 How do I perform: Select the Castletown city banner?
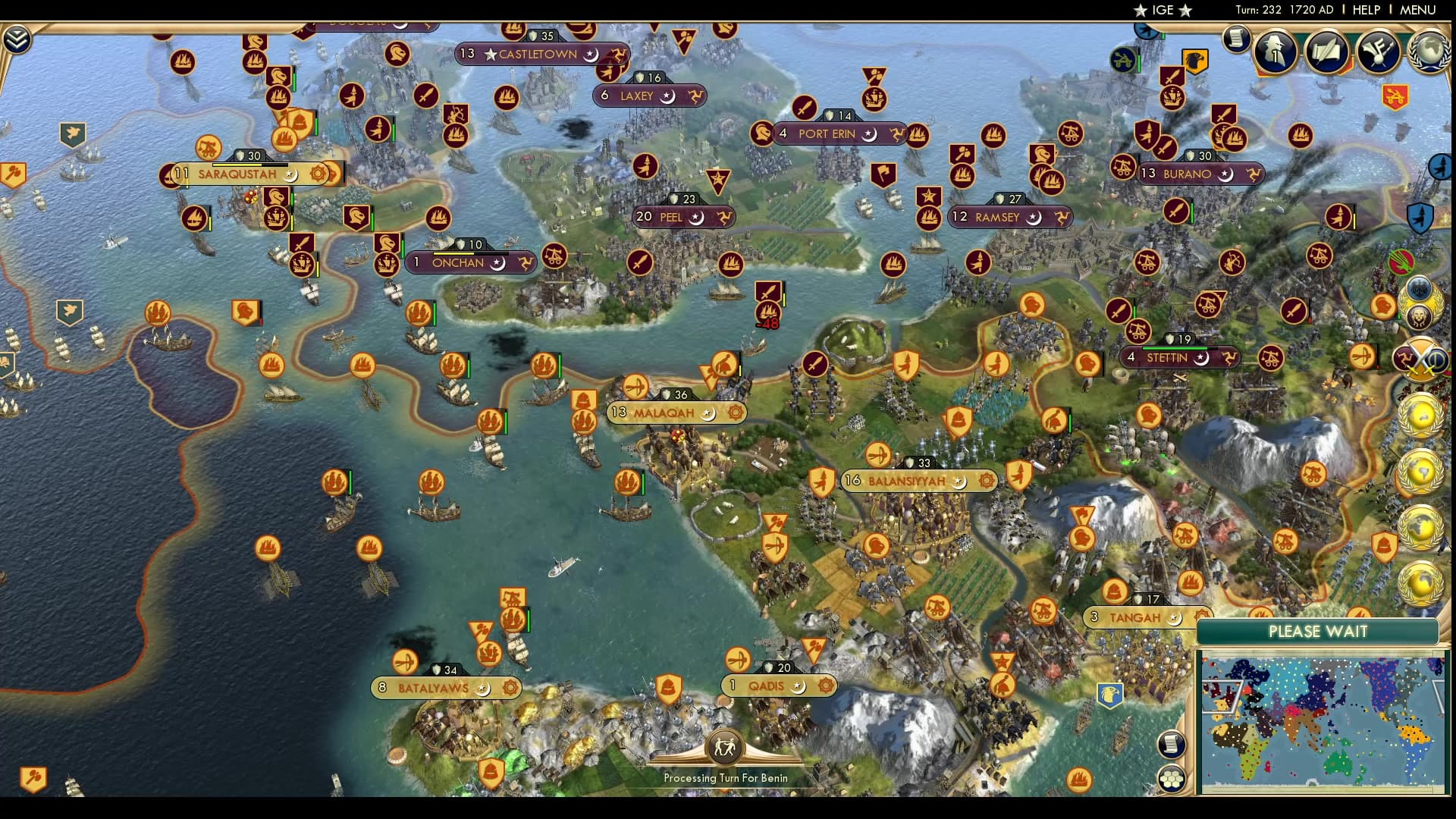coord(538,55)
